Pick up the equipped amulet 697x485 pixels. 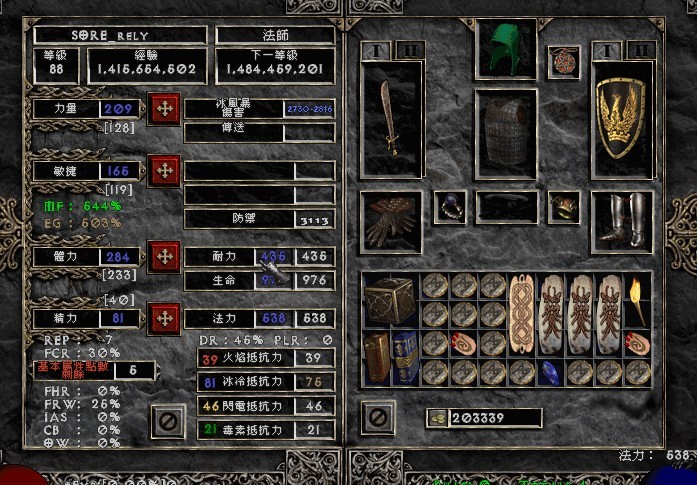(564, 60)
